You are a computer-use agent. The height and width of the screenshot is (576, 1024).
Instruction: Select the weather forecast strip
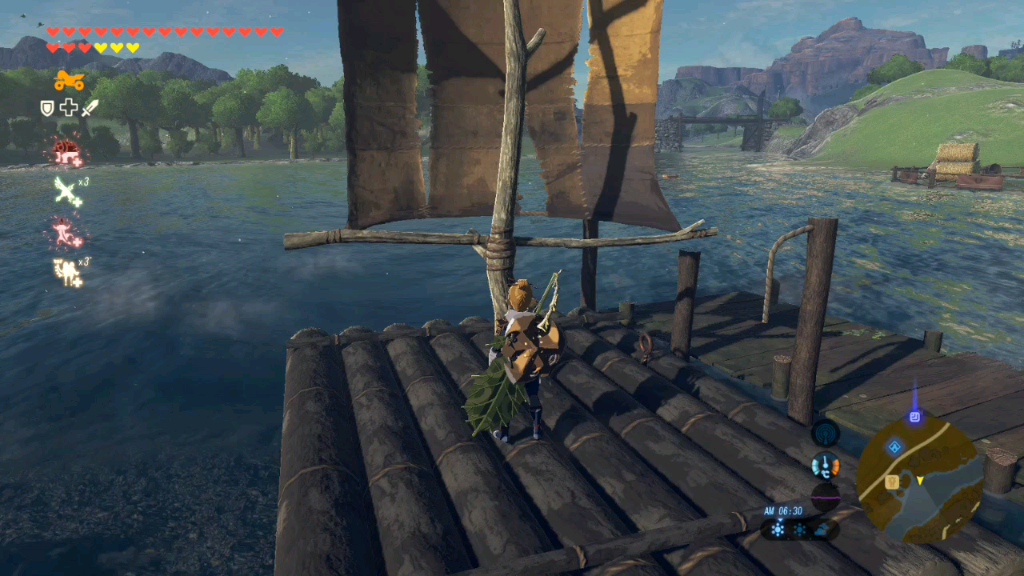point(798,528)
